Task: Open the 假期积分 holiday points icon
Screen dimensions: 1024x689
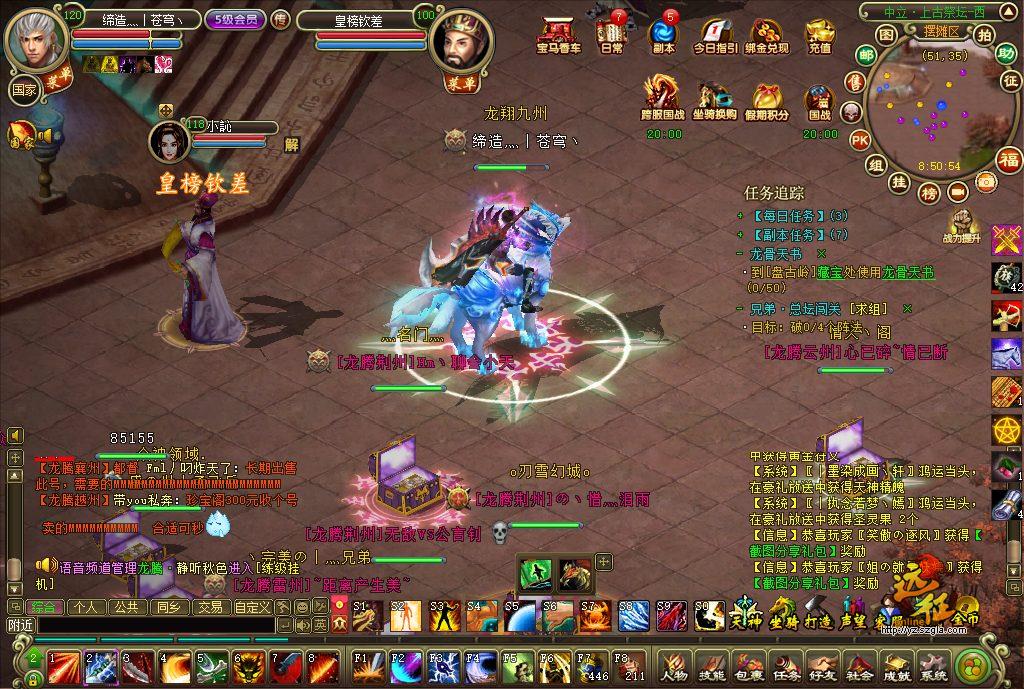Action: coord(767,99)
